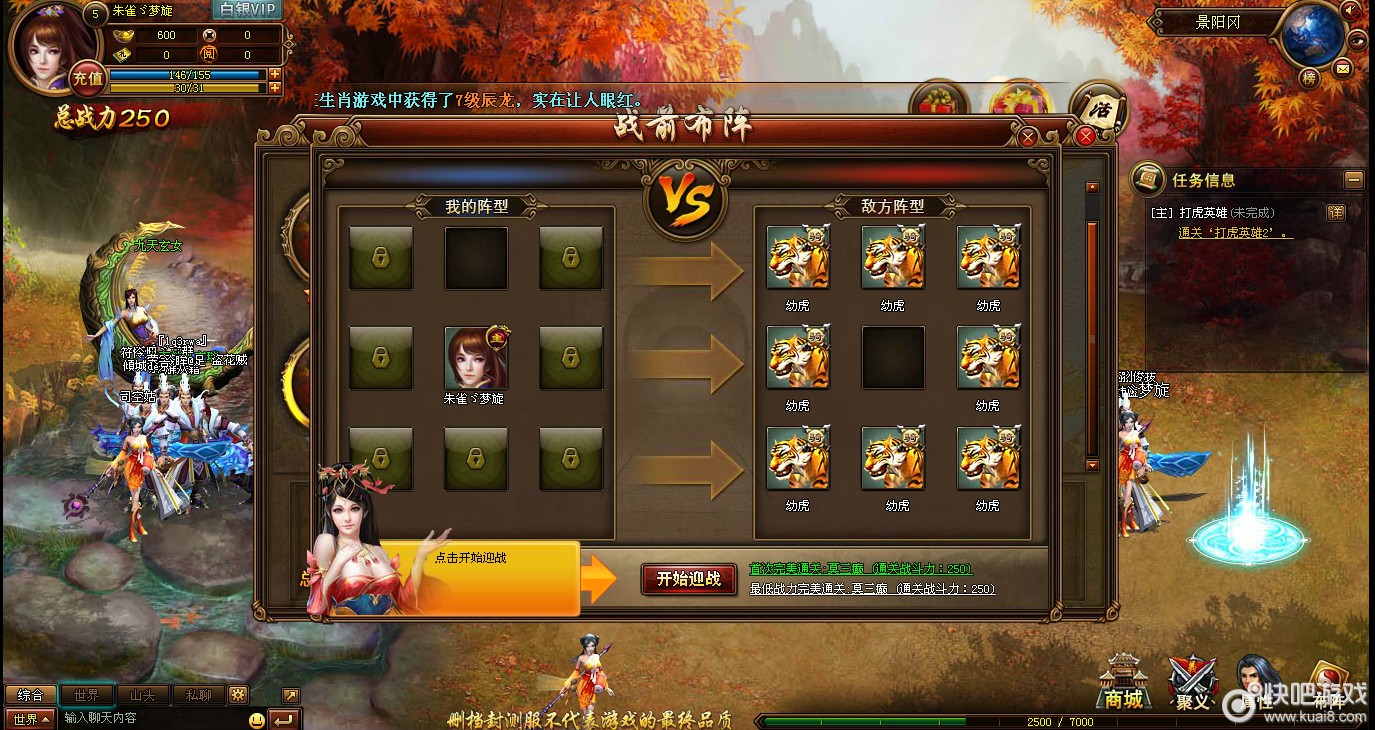Switch to the 综合 chat tab
The width and height of the screenshot is (1375, 730).
point(30,695)
